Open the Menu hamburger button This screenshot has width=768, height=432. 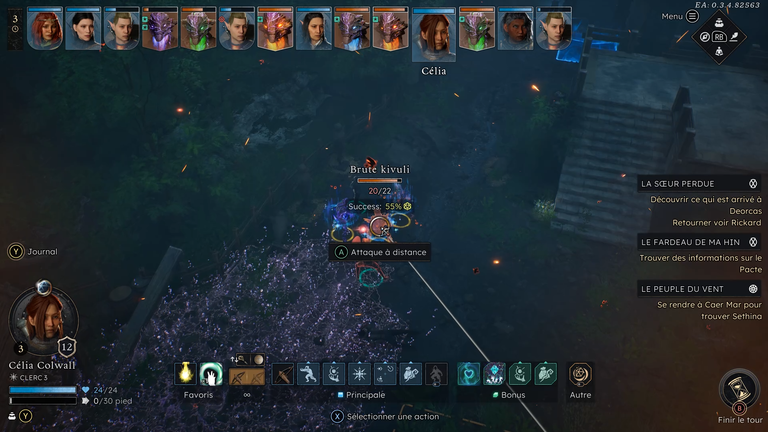[692, 16]
